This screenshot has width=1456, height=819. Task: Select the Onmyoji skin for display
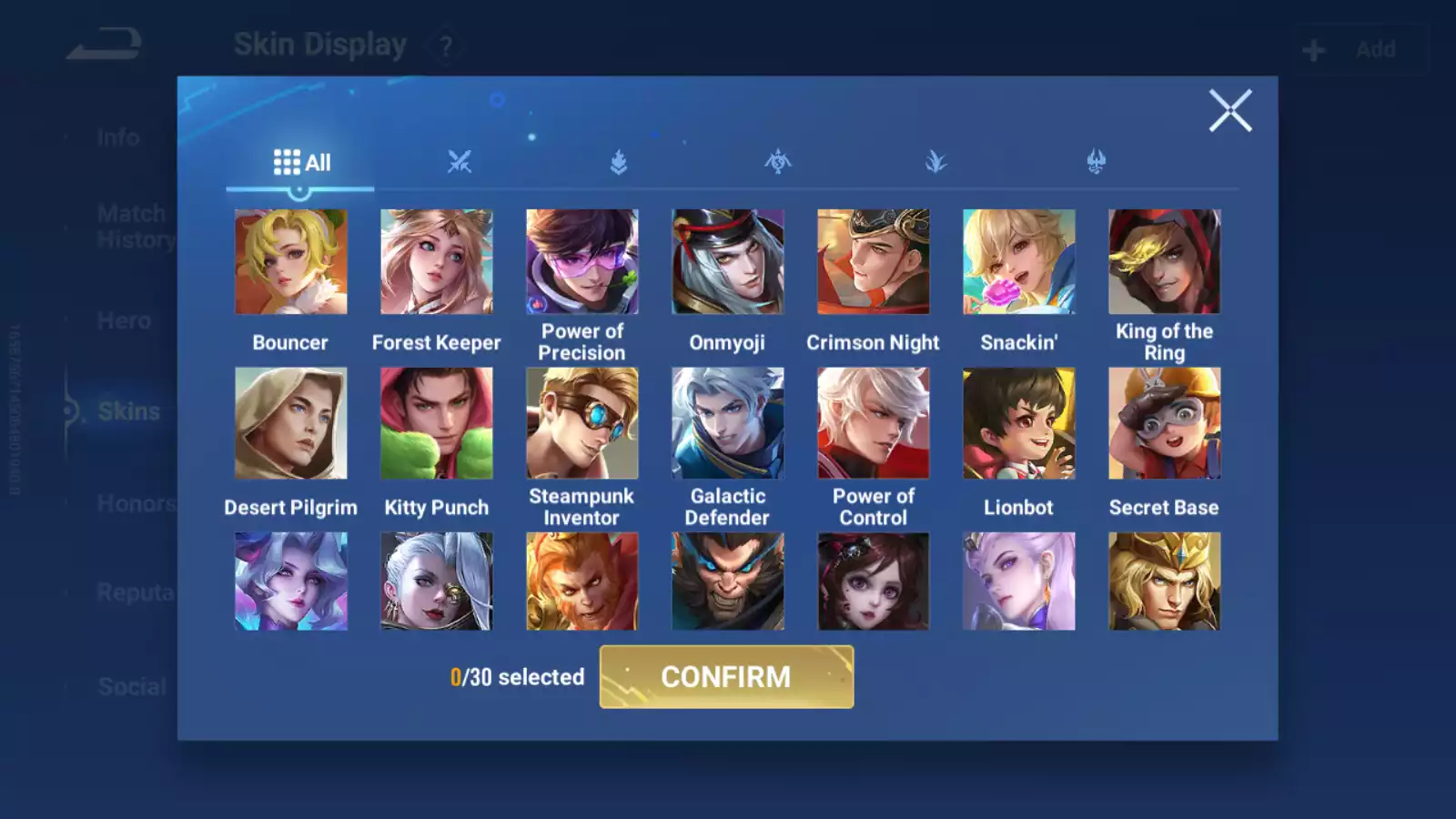click(727, 261)
